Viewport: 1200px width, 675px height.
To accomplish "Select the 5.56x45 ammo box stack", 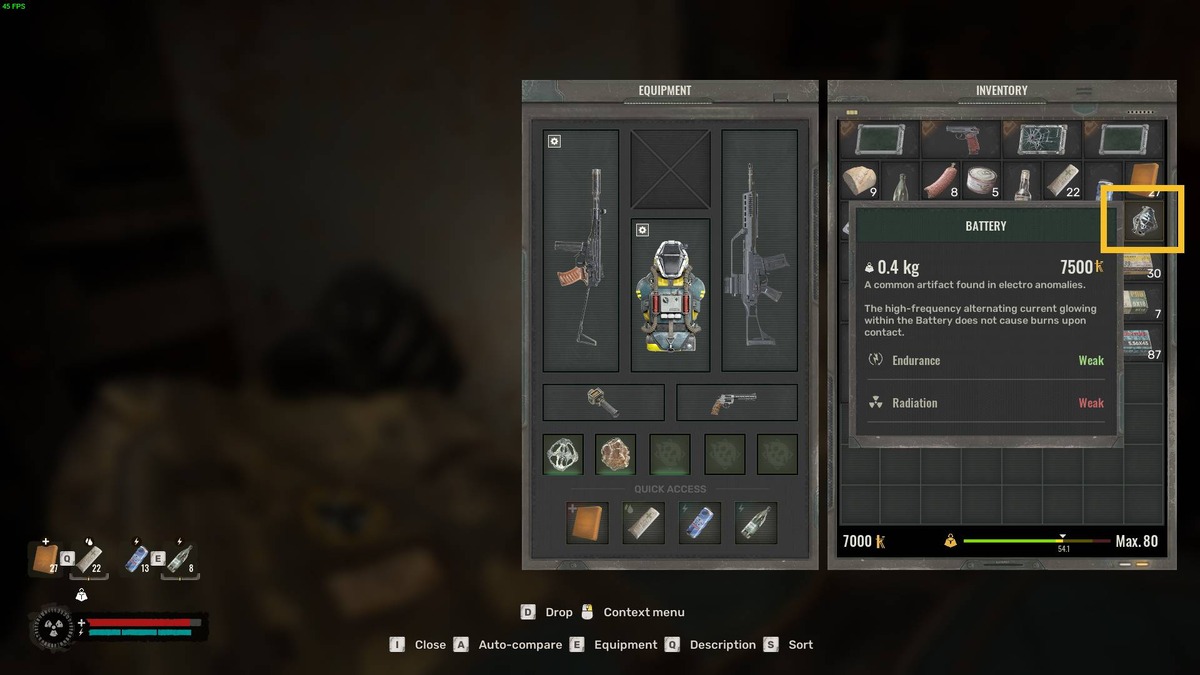I will pos(1143,341).
